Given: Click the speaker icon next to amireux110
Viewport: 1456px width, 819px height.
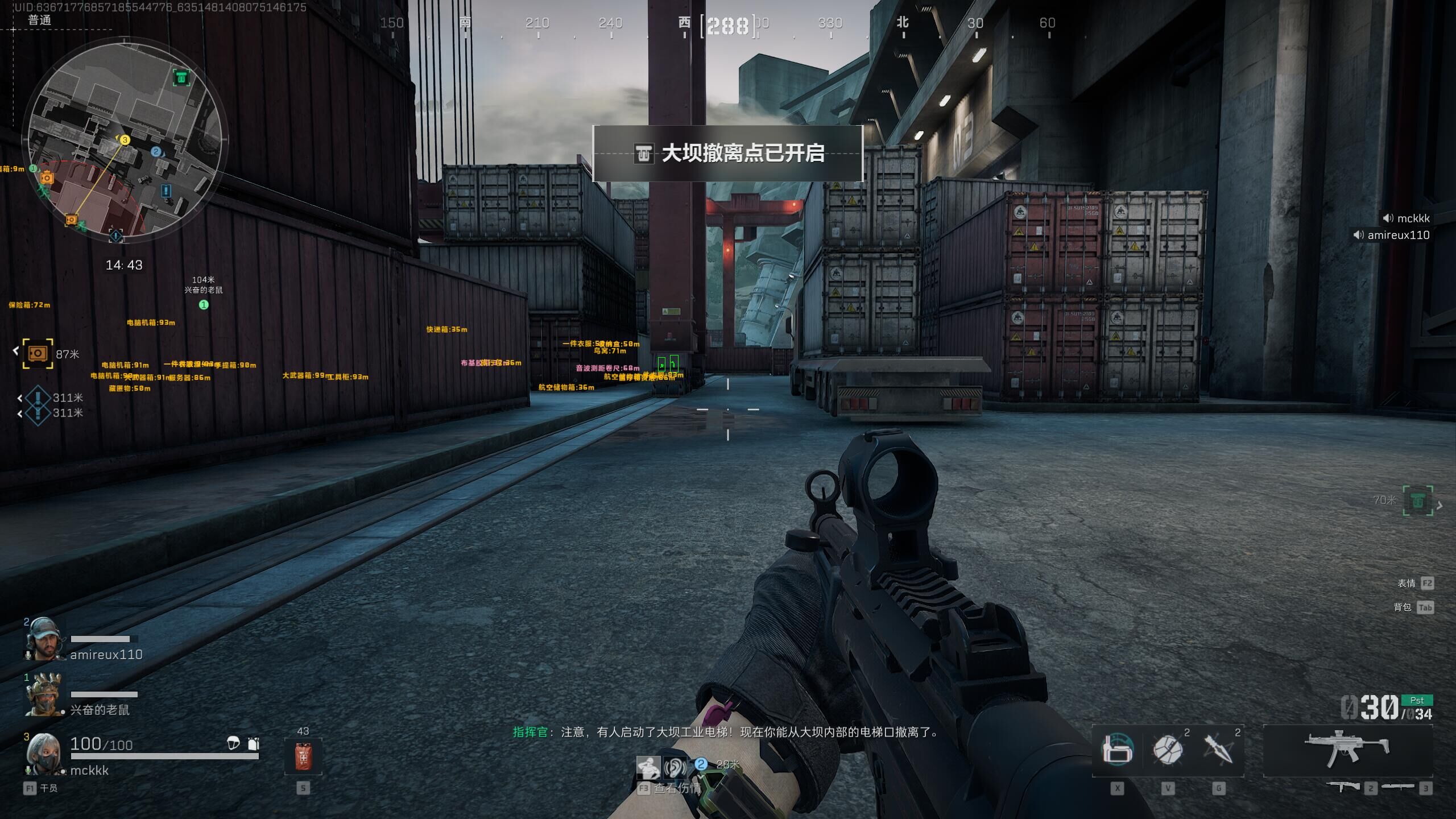Looking at the screenshot, I should click(1359, 235).
